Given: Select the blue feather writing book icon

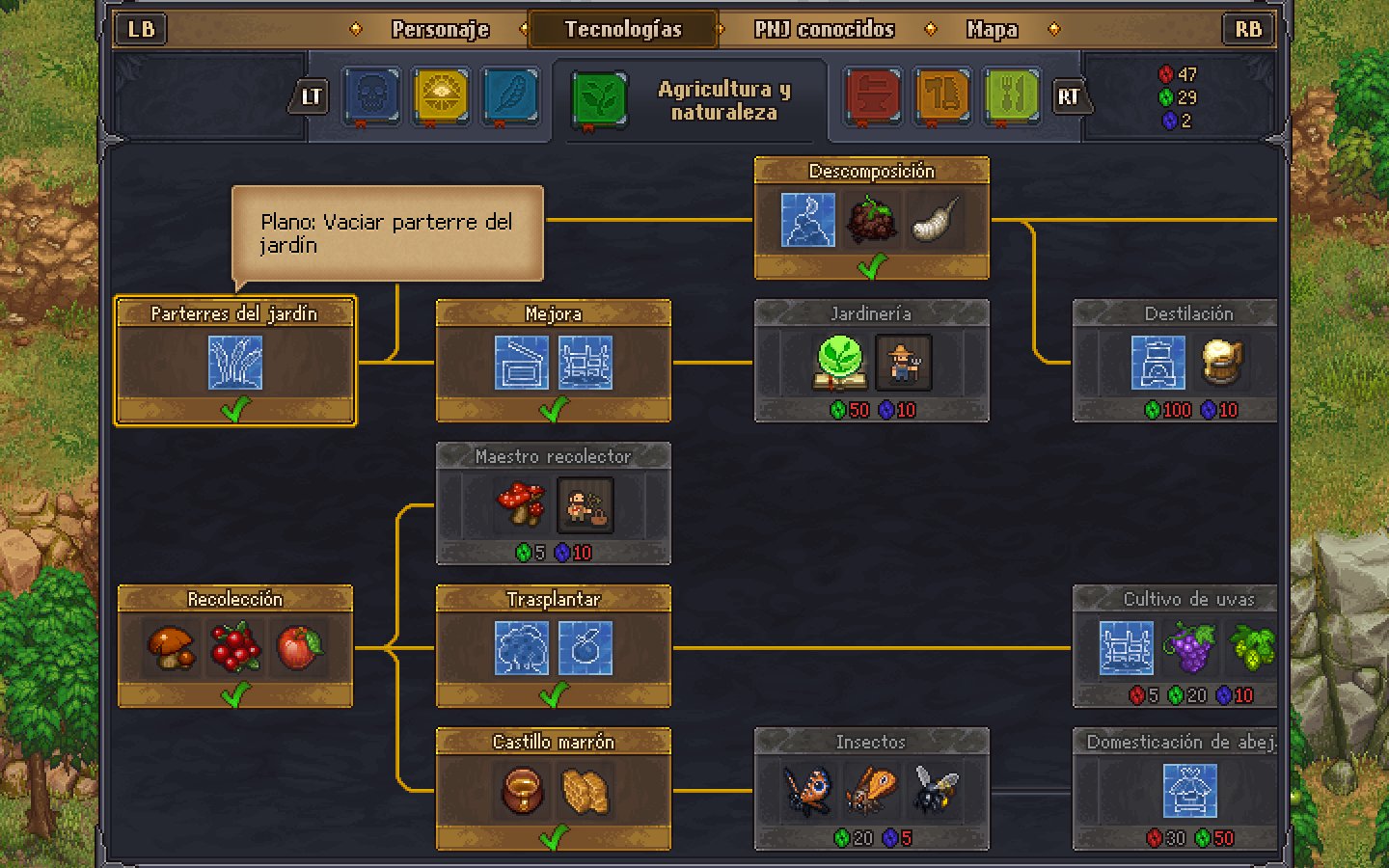Looking at the screenshot, I should pos(510,96).
